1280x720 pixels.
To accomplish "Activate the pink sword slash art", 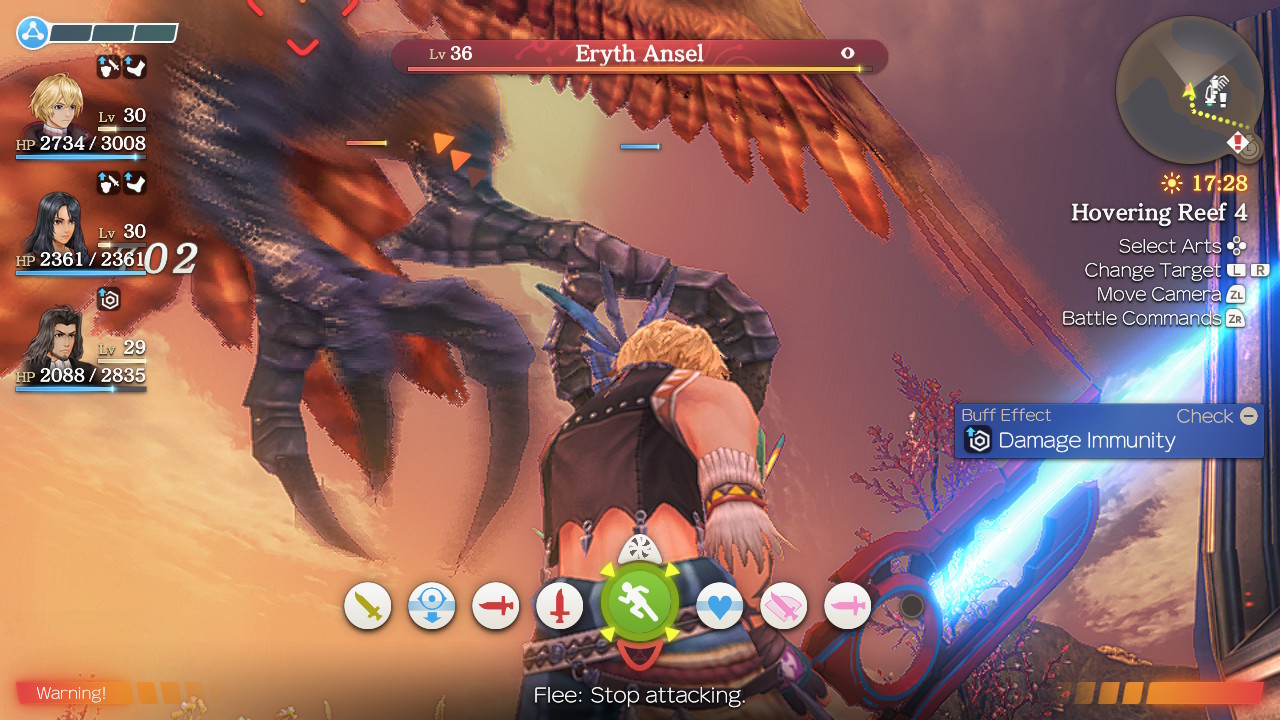I will (x=784, y=606).
